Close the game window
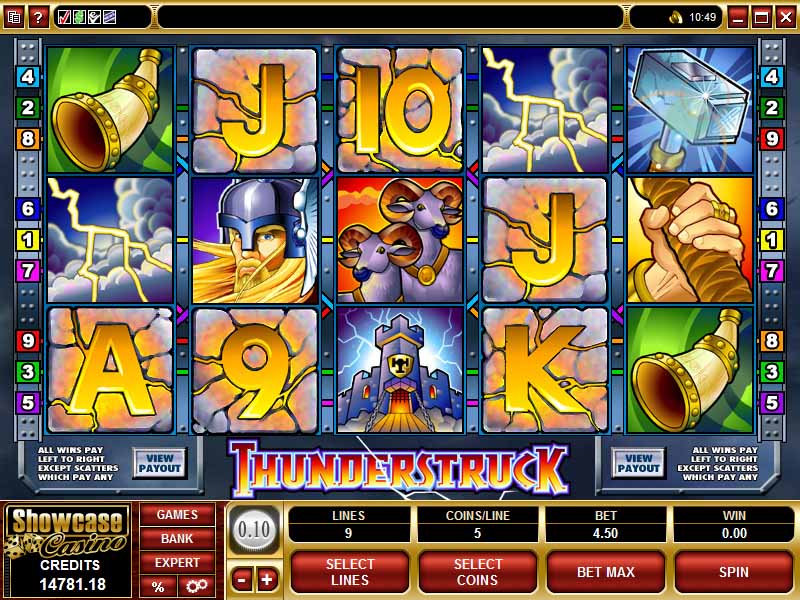 tap(785, 17)
